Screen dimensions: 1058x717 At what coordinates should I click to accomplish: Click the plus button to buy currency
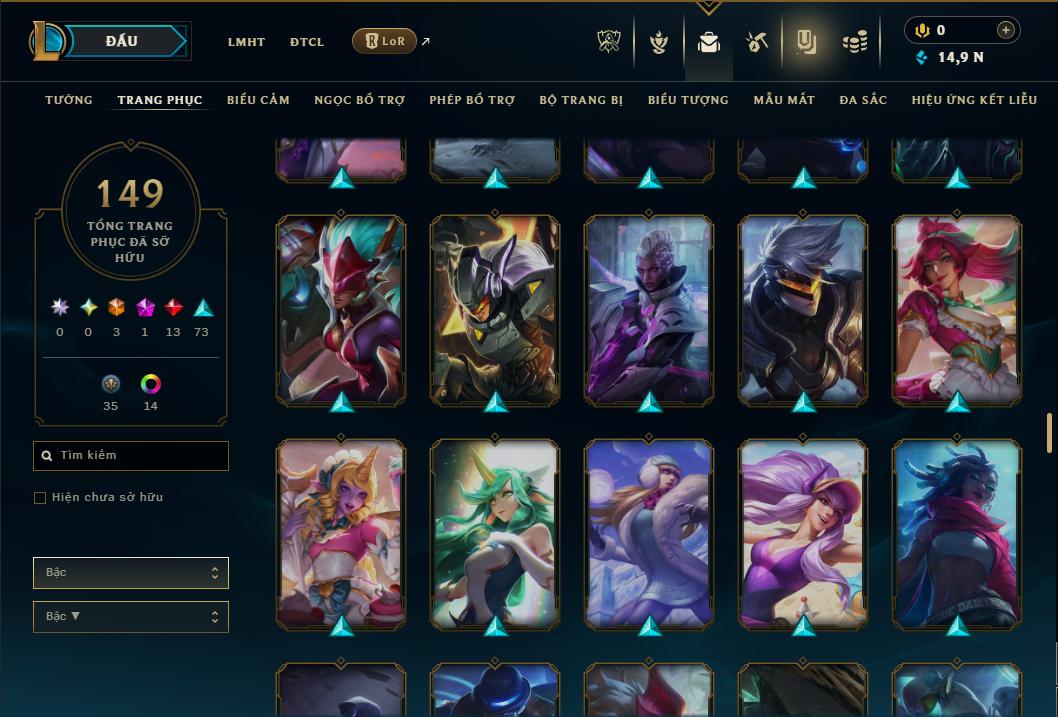click(x=1006, y=30)
